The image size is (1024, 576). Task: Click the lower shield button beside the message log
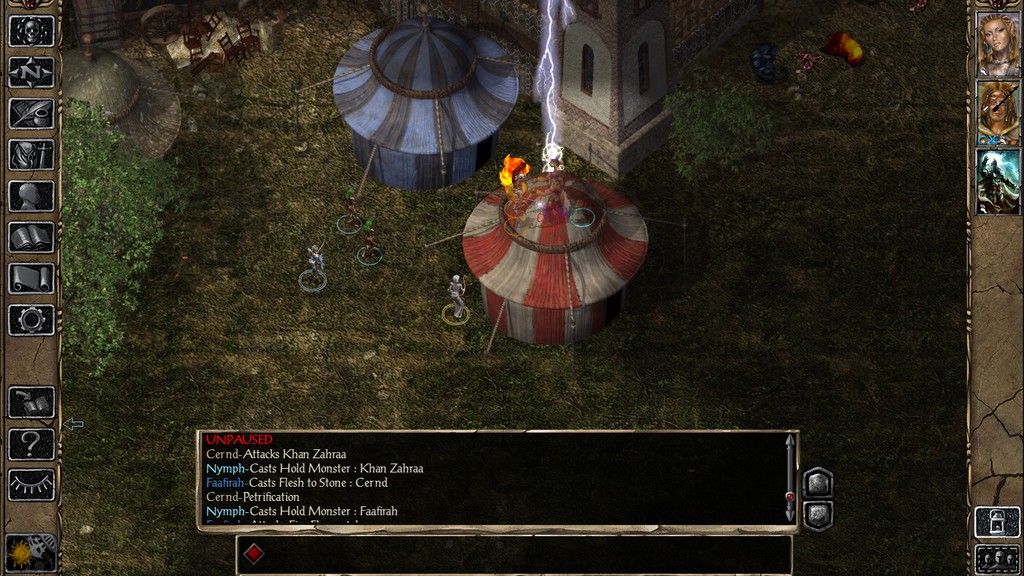pos(818,515)
